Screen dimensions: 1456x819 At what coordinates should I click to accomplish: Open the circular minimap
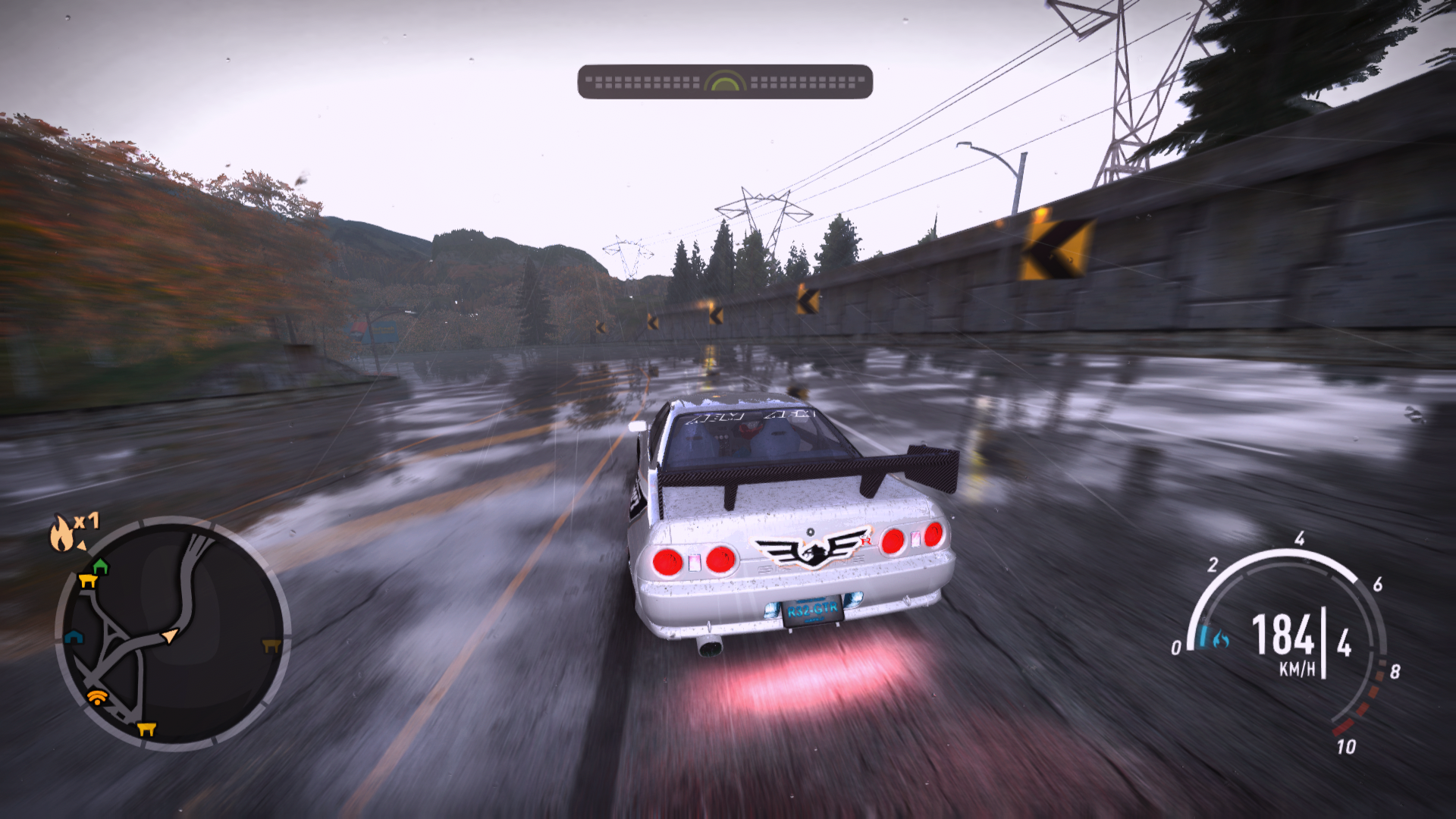point(173,634)
